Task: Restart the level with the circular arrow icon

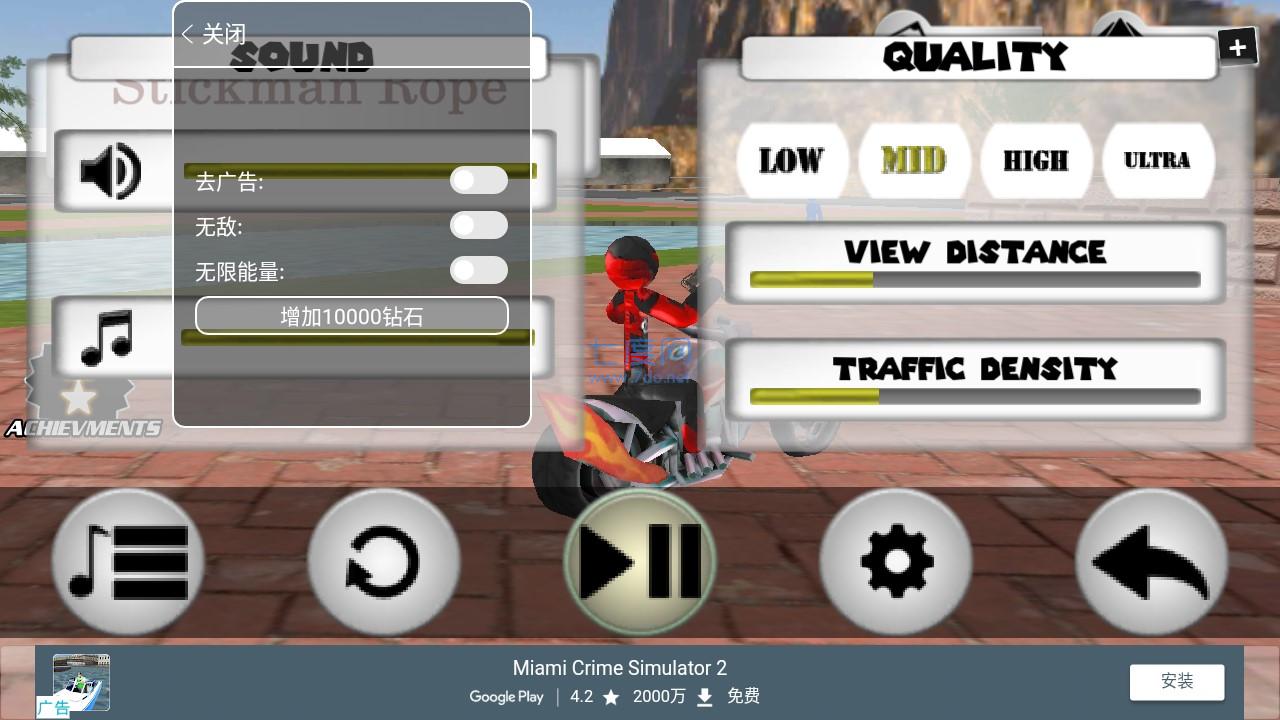Action: click(x=384, y=561)
